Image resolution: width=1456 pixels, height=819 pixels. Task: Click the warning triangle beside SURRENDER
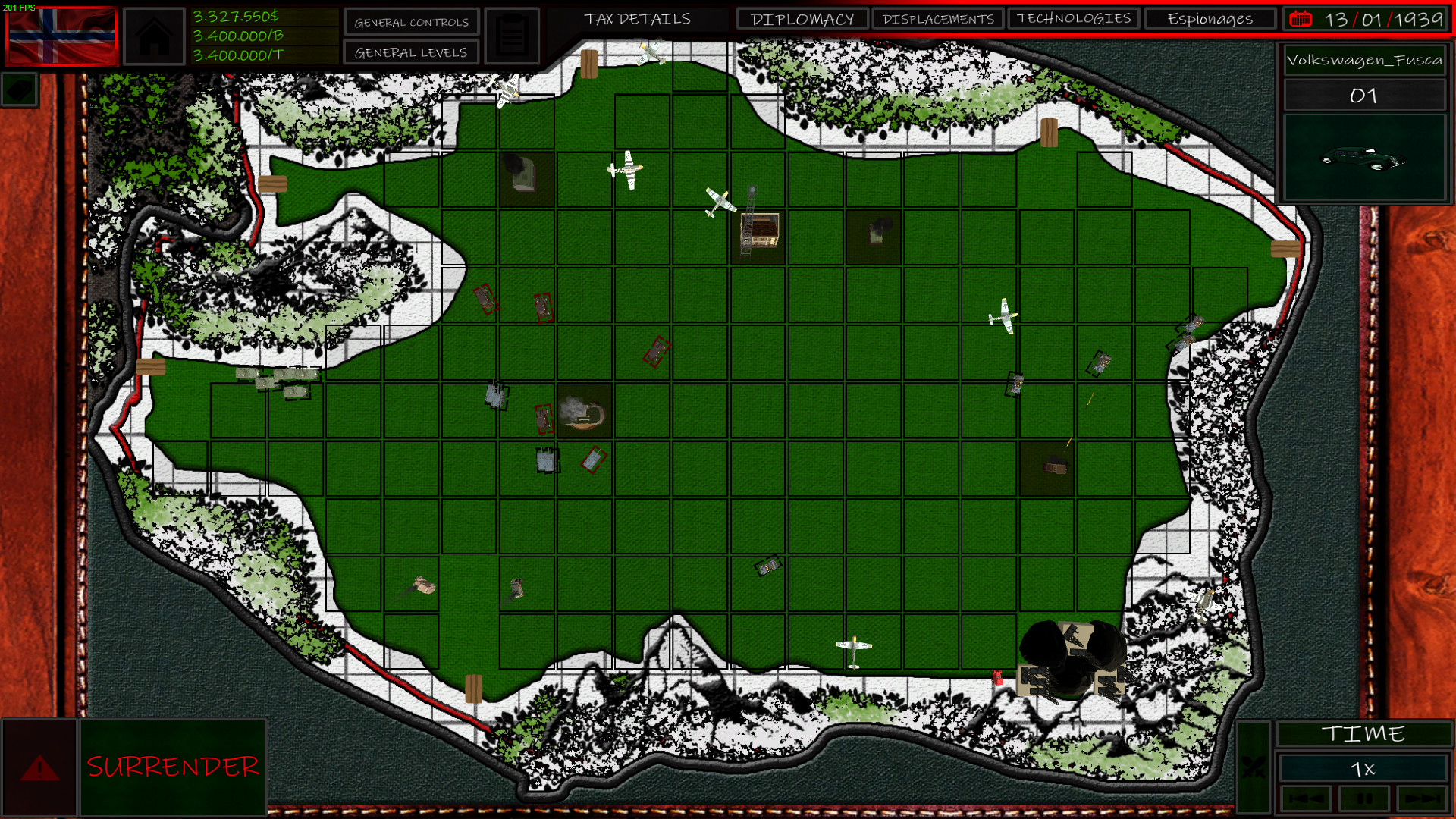39,767
